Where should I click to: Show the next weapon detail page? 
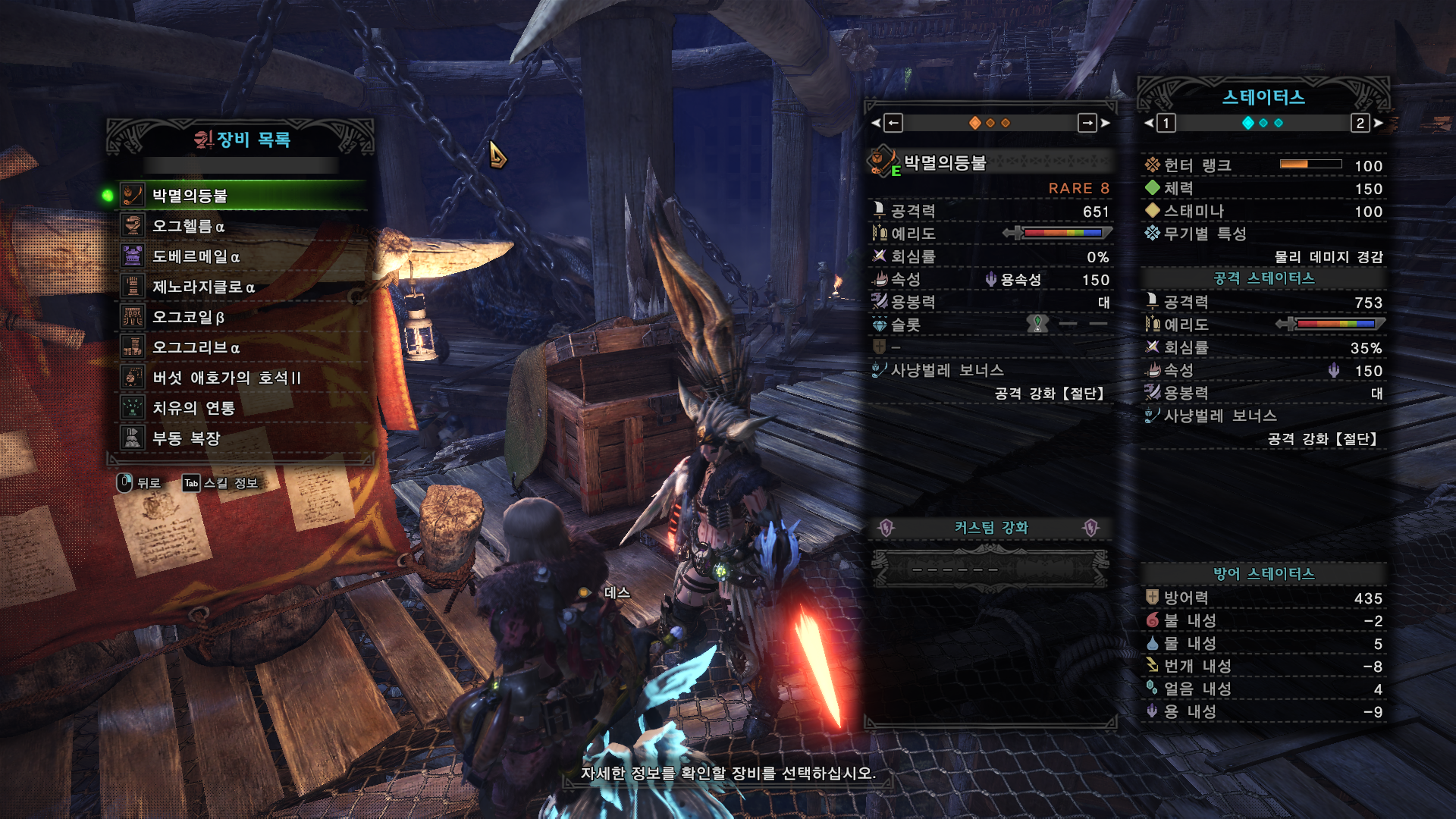pos(1088,123)
